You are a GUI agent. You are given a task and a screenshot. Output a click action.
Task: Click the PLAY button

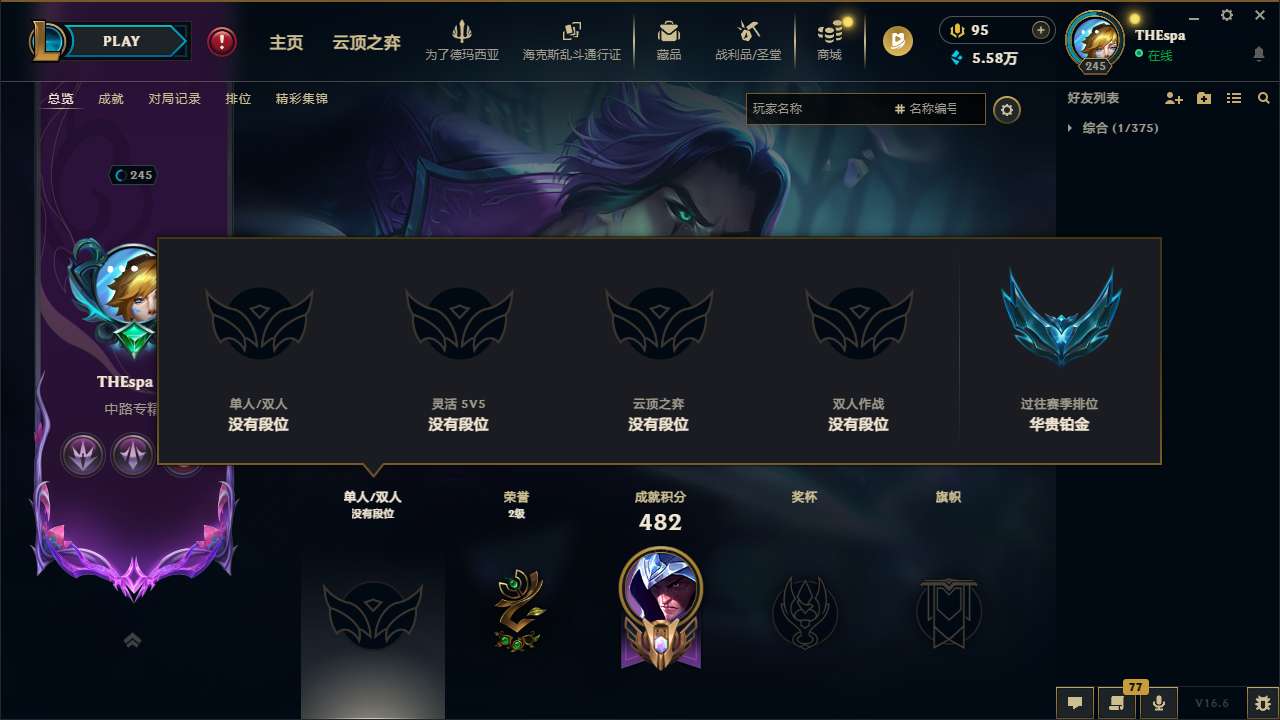pos(121,41)
